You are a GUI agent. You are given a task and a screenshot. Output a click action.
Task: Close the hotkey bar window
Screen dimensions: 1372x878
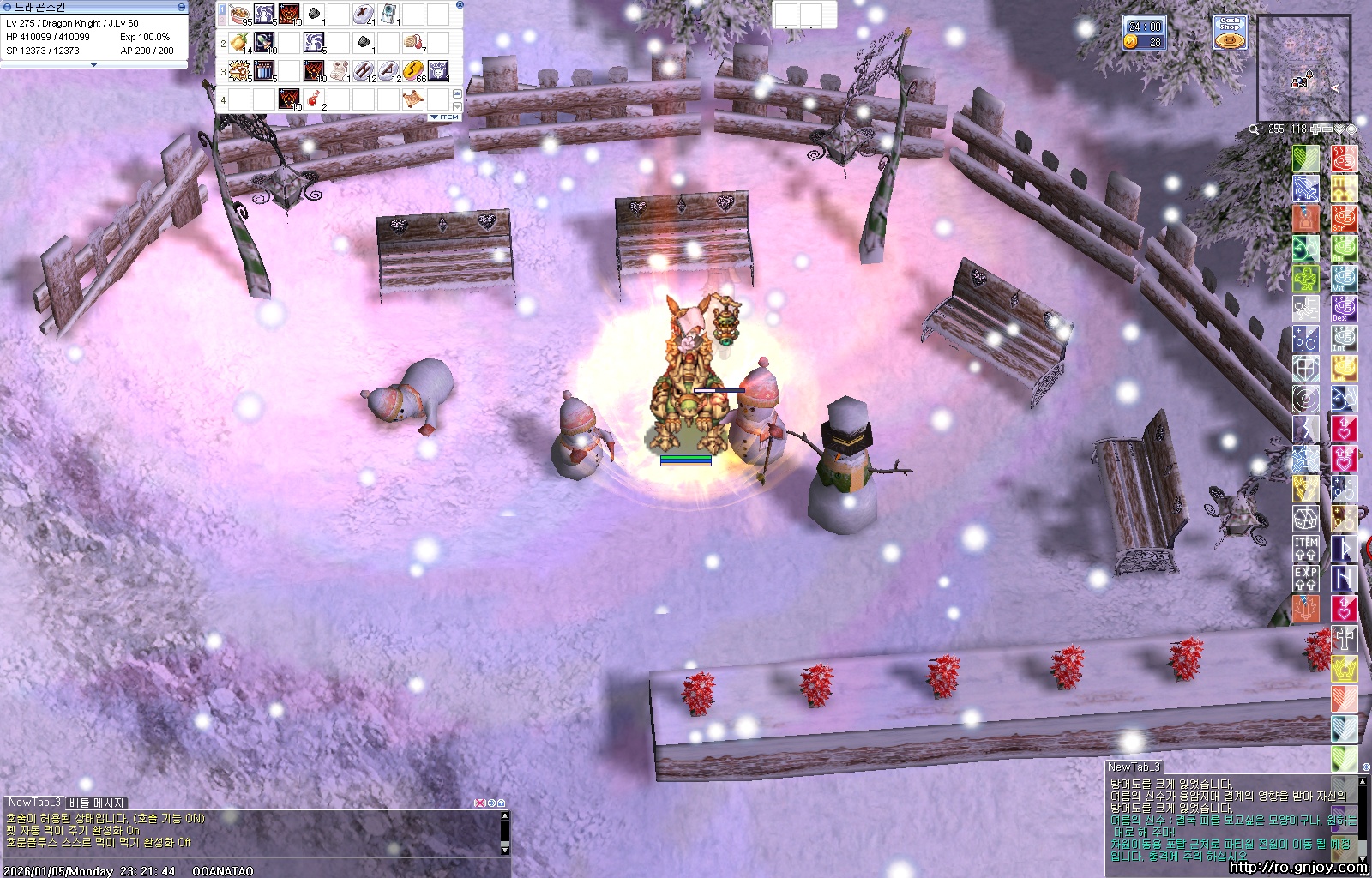point(460,5)
